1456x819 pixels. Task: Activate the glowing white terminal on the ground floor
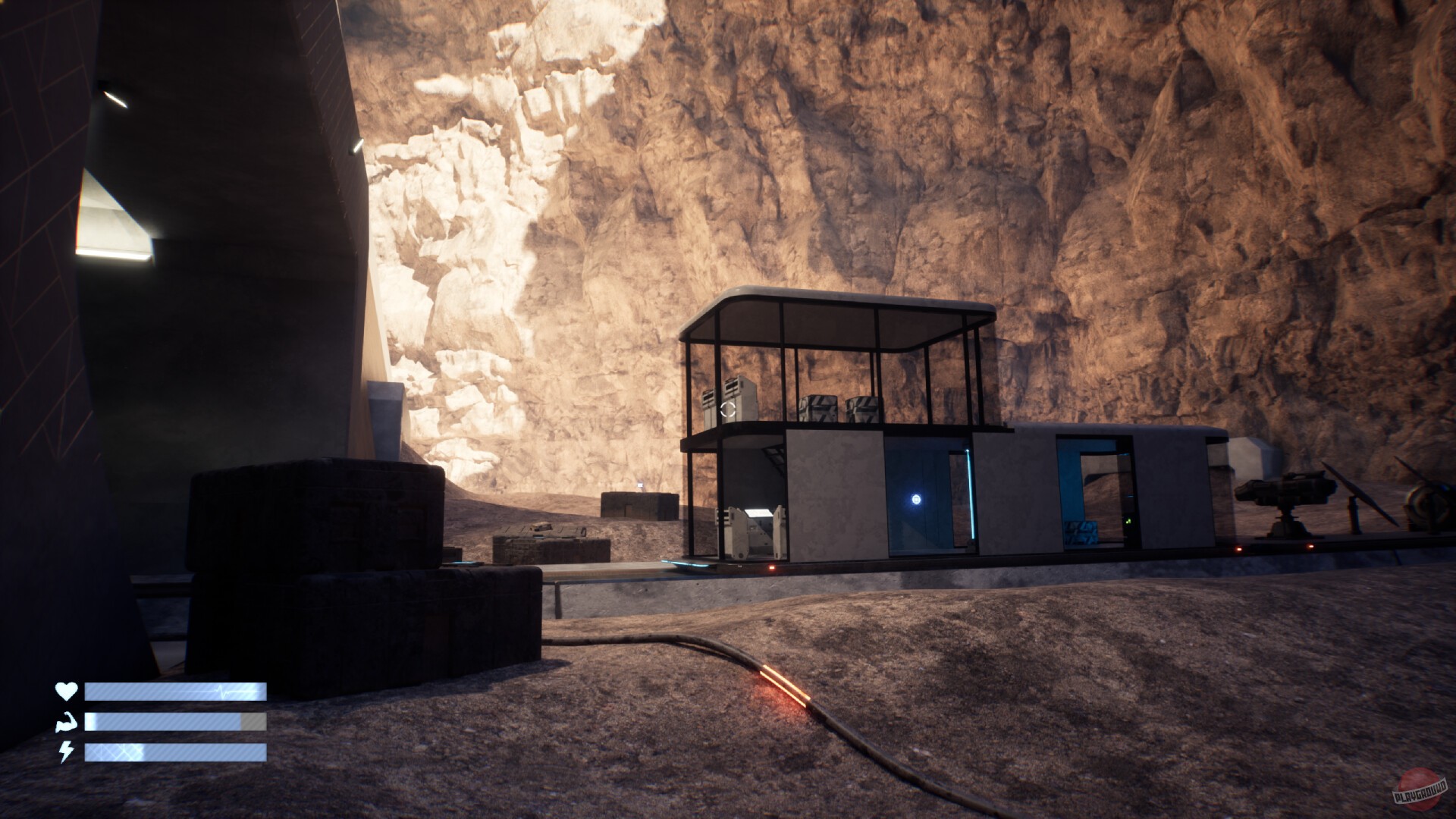pyautogui.click(x=757, y=513)
